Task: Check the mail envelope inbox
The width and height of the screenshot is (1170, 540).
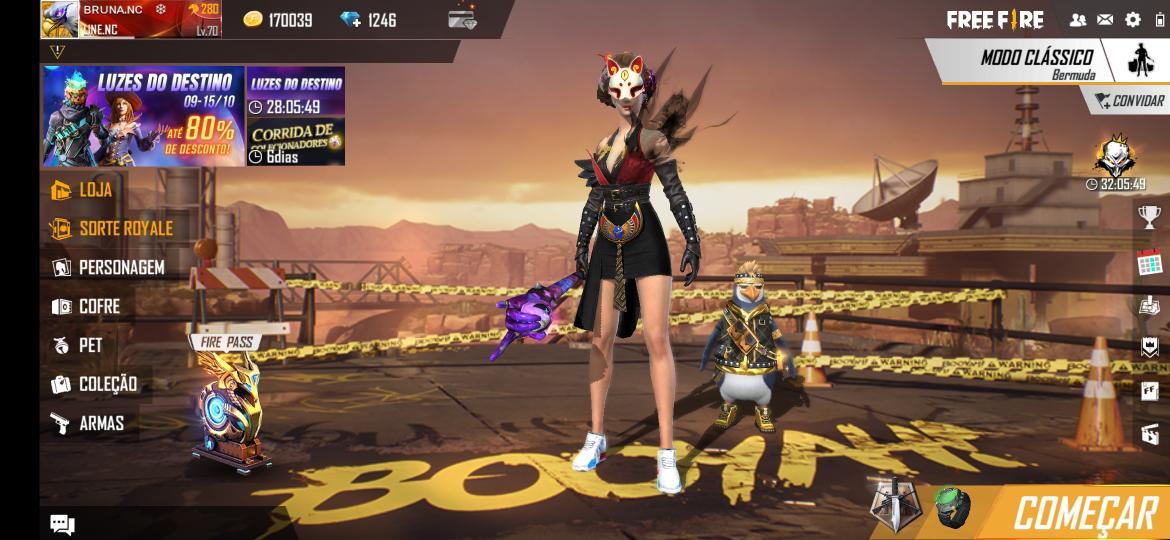Action: [x=1105, y=19]
